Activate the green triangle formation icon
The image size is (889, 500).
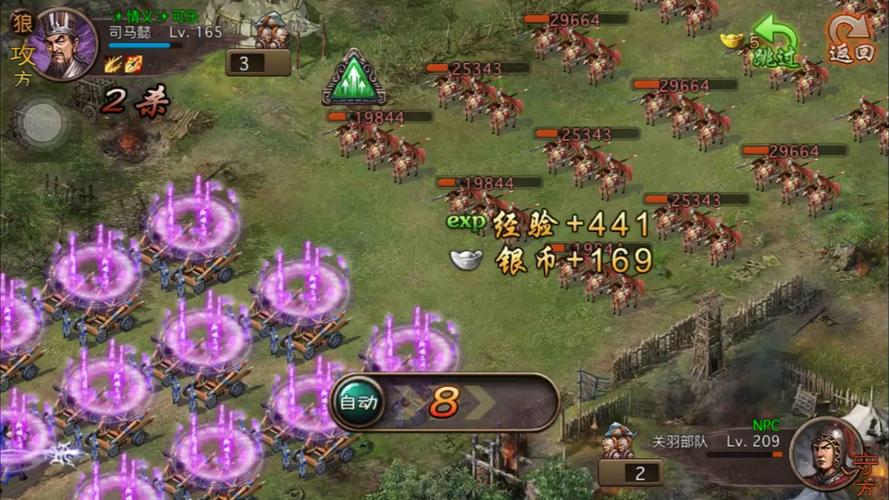[x=354, y=79]
